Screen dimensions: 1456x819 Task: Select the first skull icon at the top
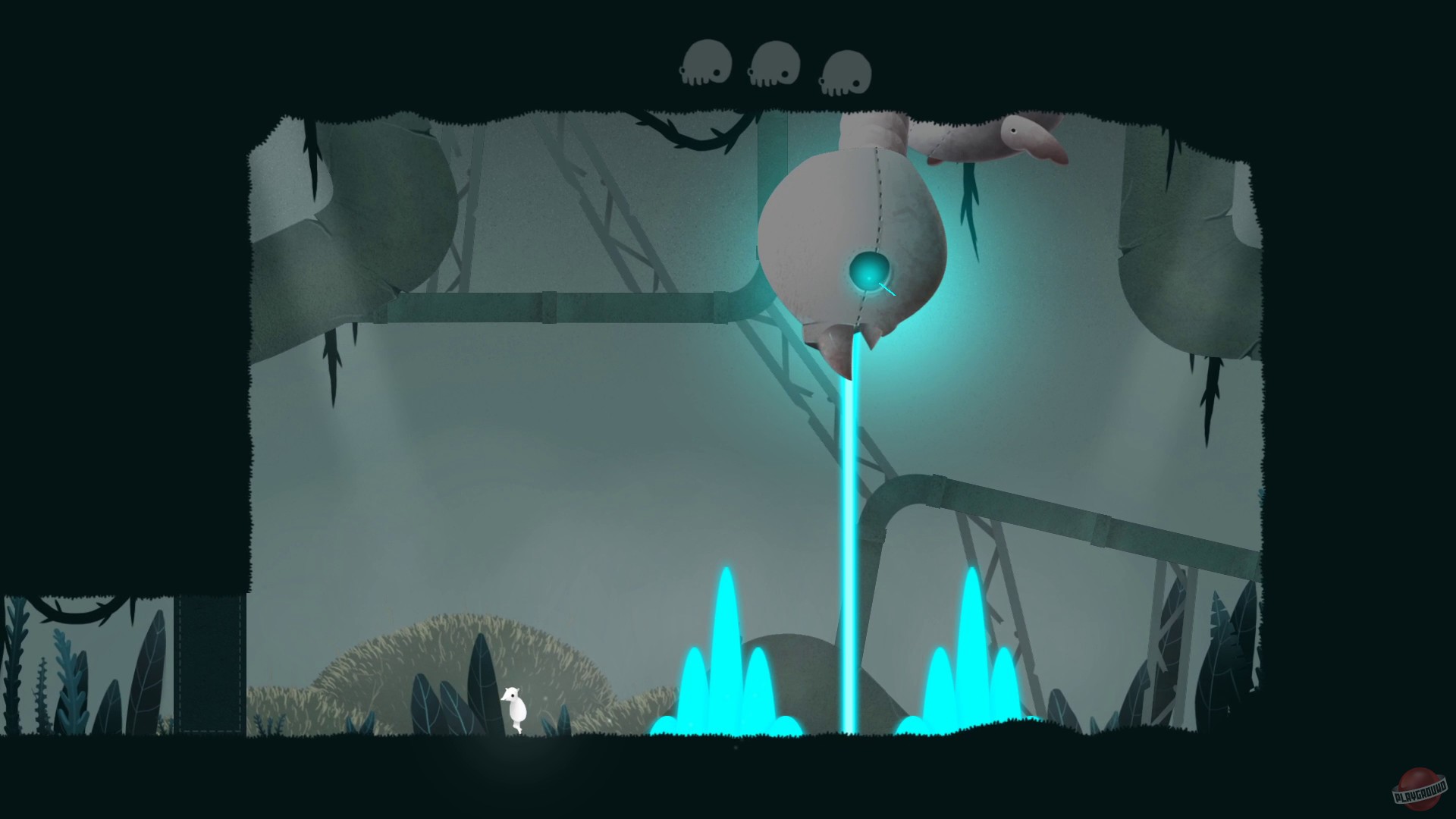707,62
